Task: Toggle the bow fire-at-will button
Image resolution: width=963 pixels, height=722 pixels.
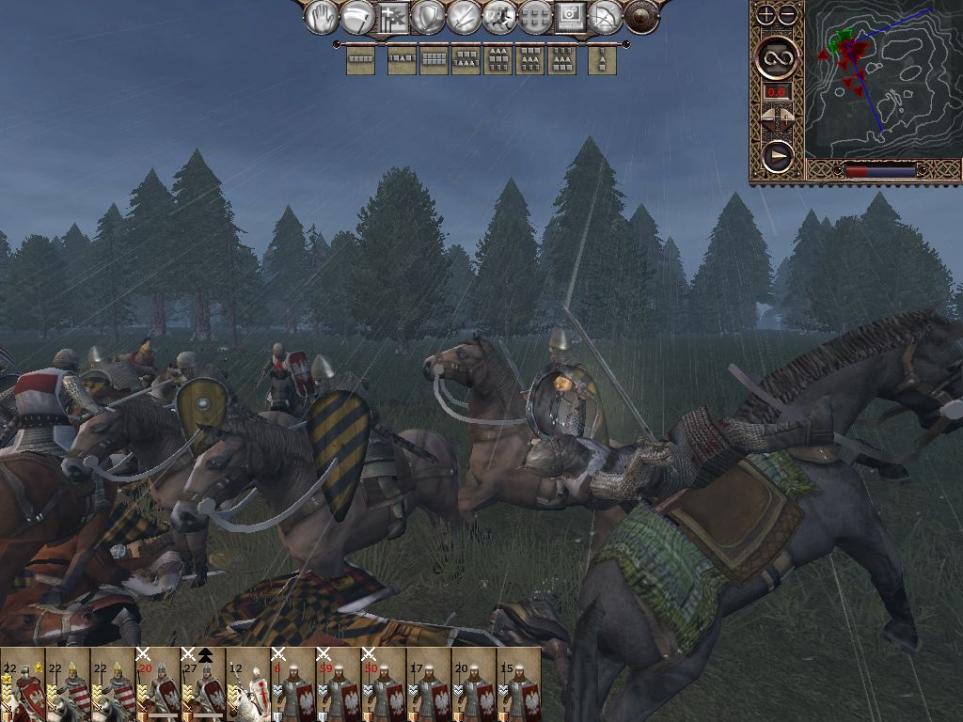Action: click(605, 17)
